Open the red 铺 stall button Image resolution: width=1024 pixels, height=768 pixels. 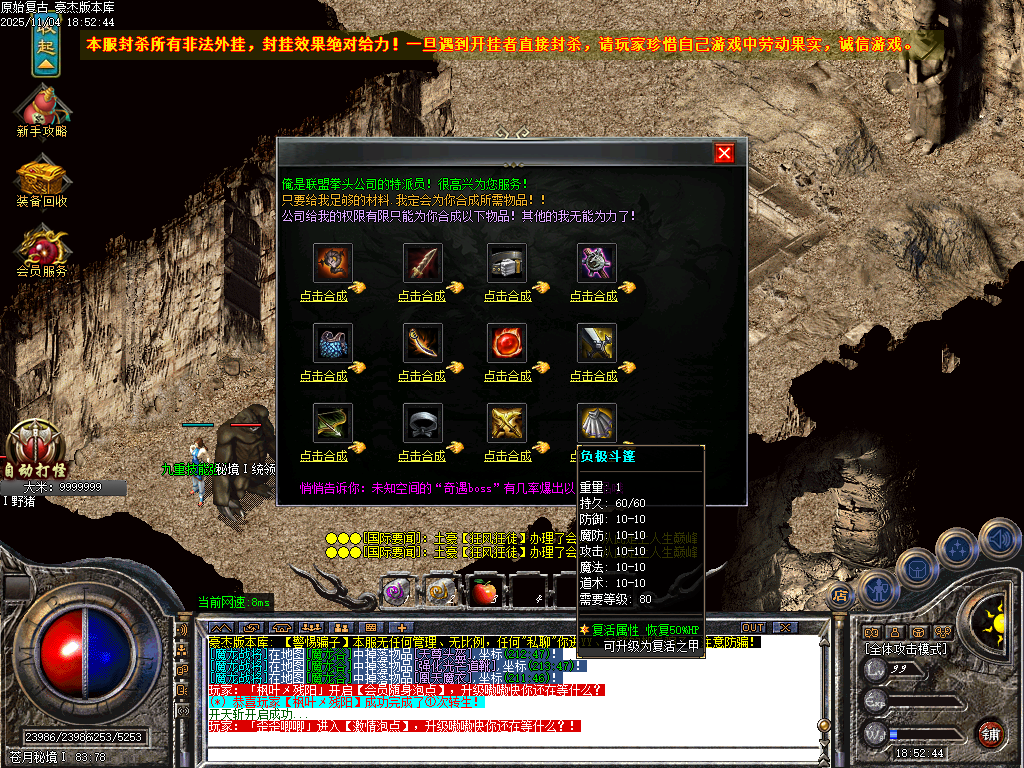pos(990,733)
